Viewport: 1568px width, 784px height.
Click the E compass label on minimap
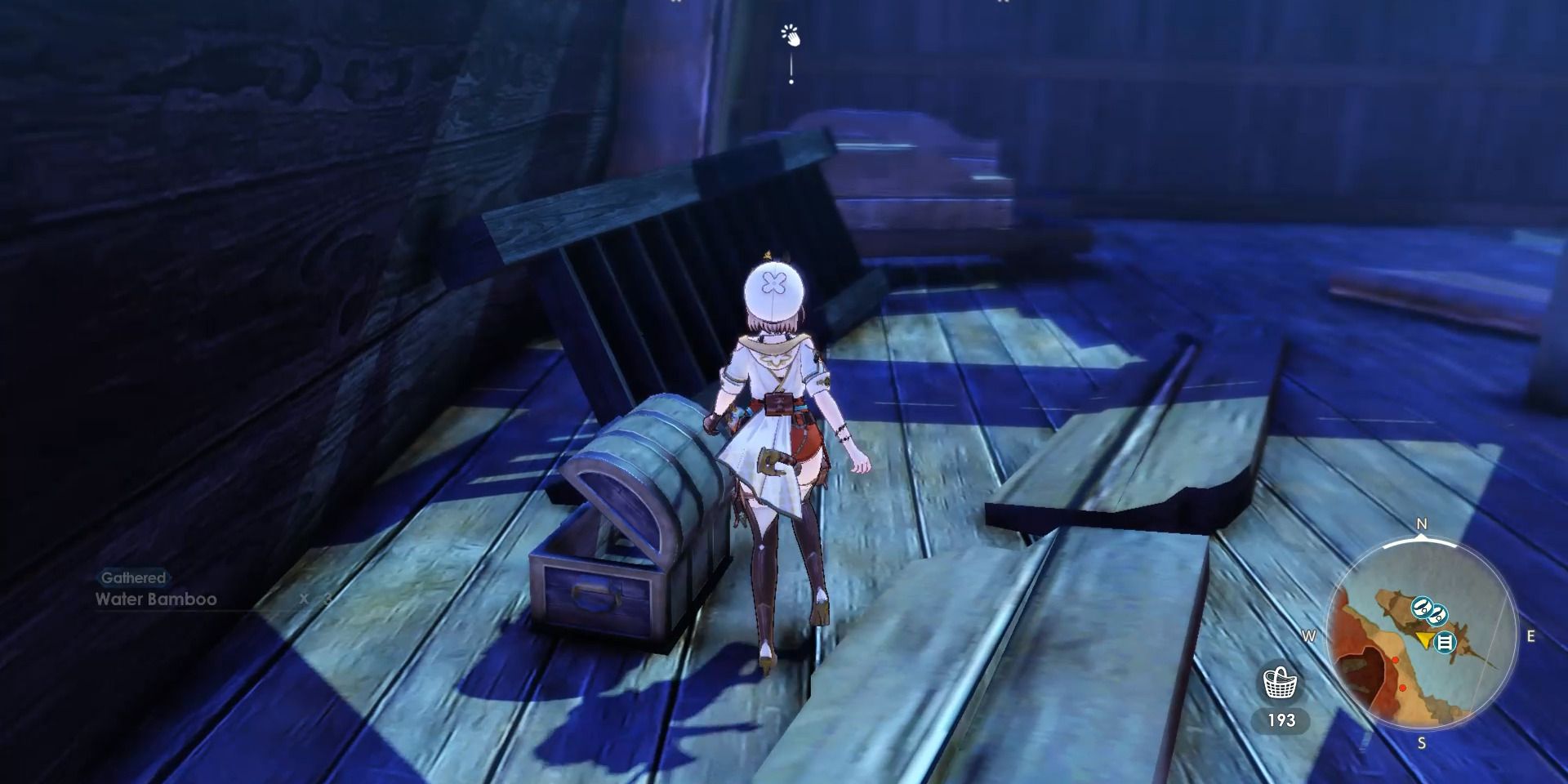1530,635
